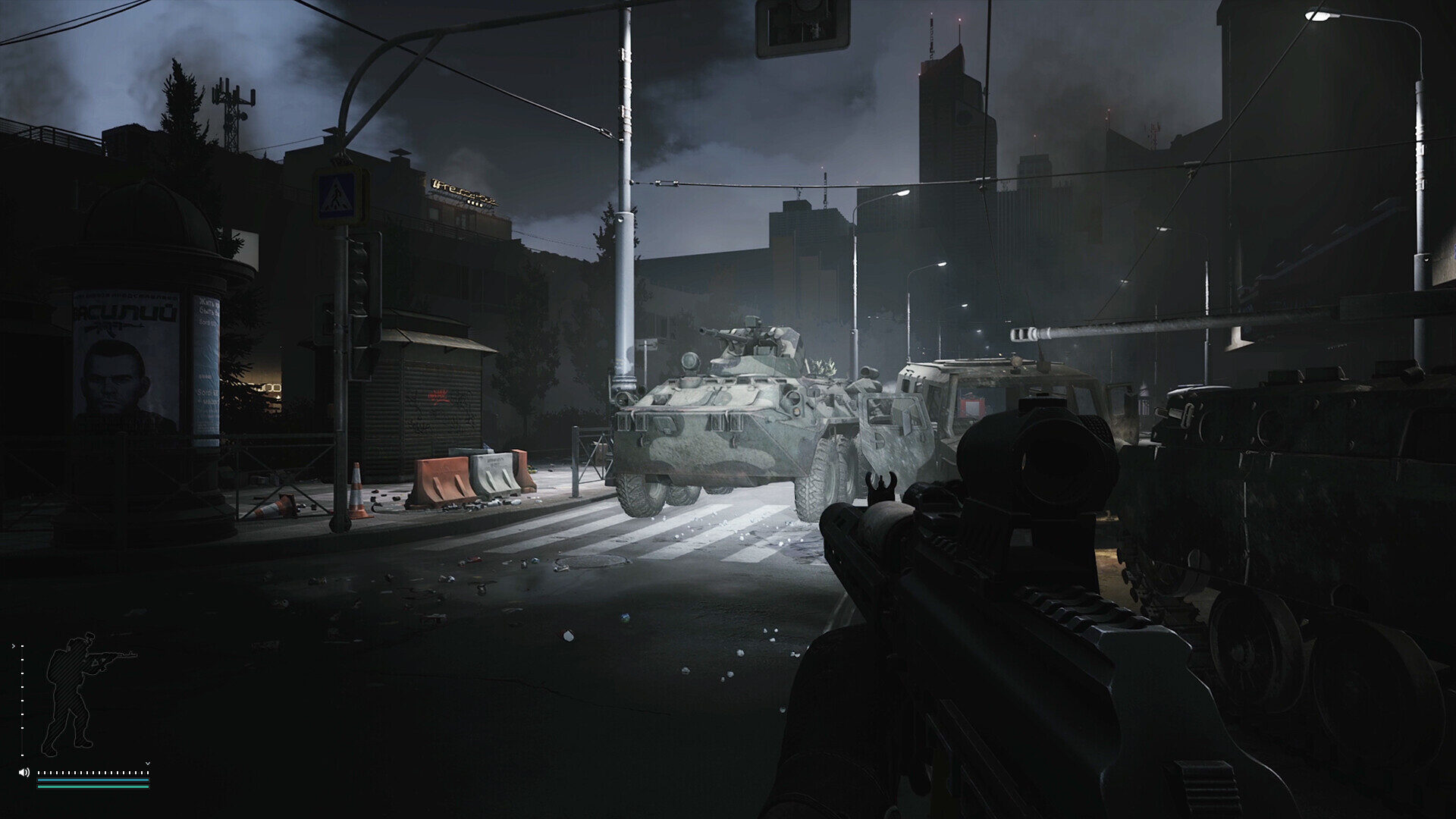This screenshot has width=1456, height=819.
Task: Collapse the status bars via the down chevron
Action: 148,764
